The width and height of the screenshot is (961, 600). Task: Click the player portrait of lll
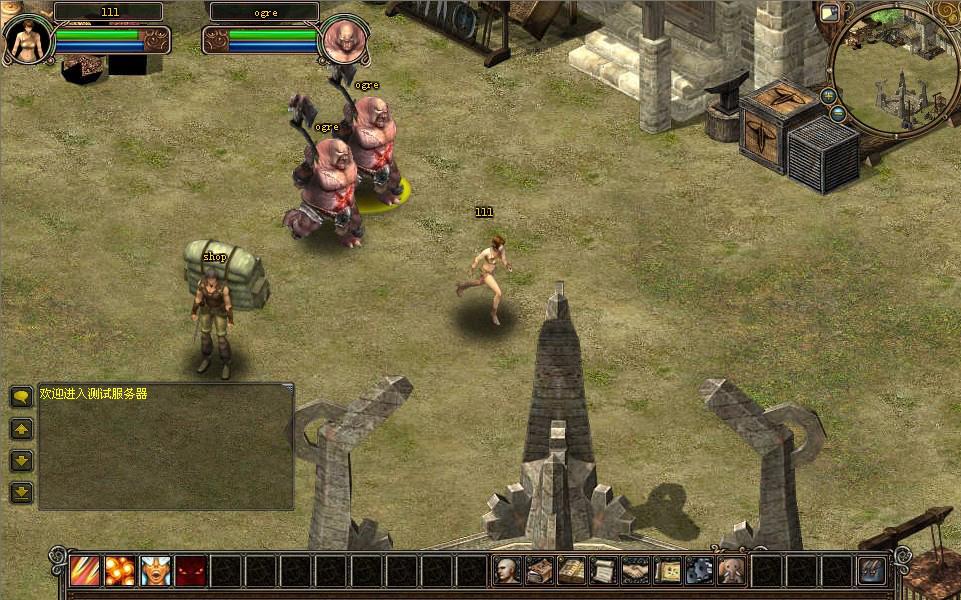[x=28, y=40]
